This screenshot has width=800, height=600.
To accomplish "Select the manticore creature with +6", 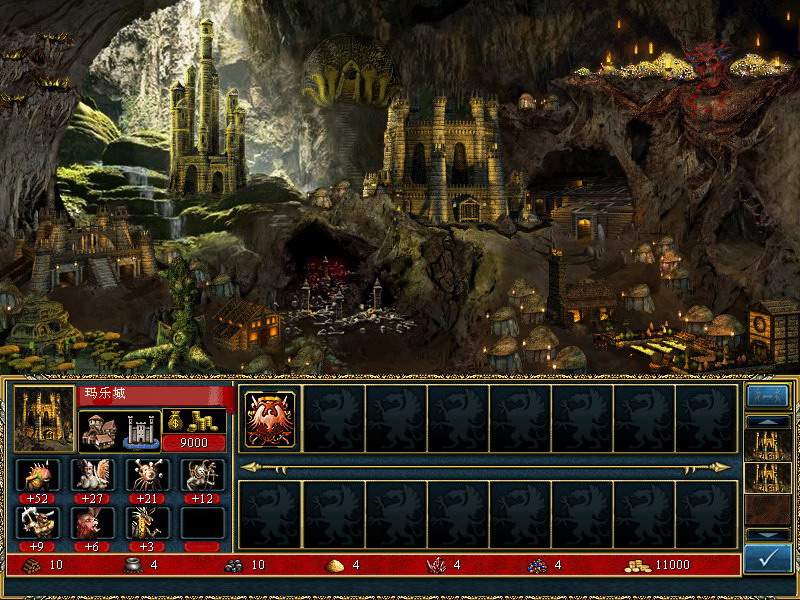I will click(x=92, y=523).
